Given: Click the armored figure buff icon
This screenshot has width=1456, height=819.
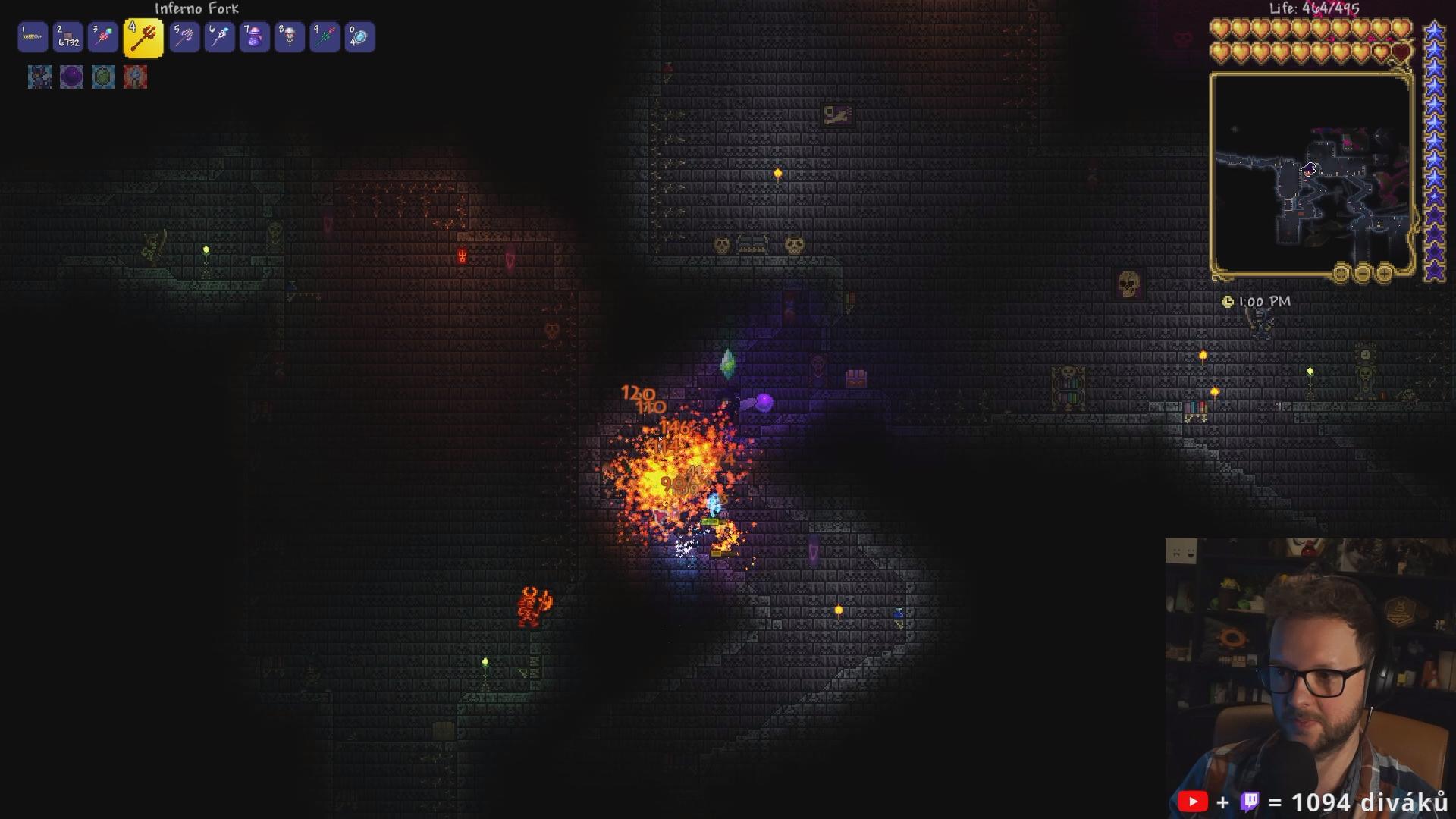Looking at the screenshot, I should [x=39, y=77].
